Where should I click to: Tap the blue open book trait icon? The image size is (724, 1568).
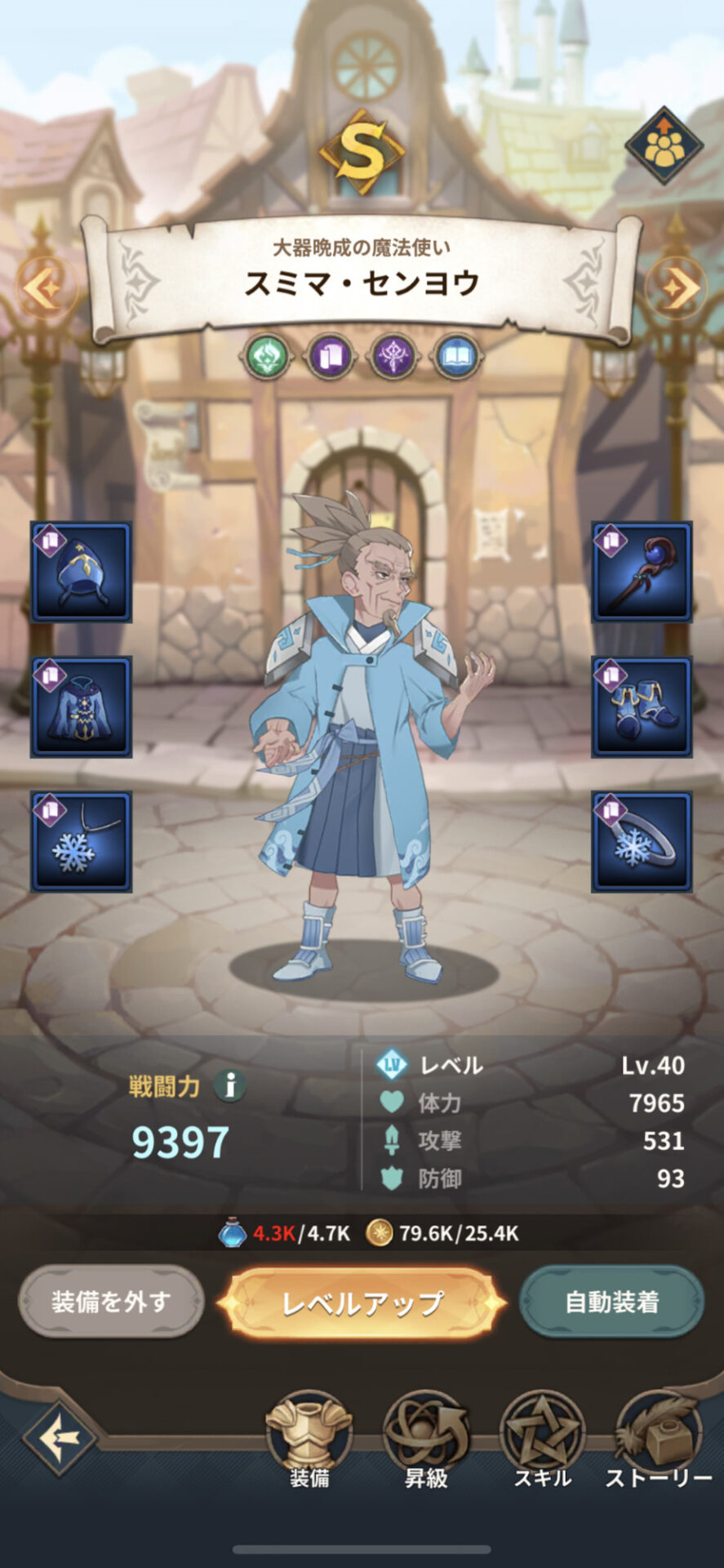457,357
